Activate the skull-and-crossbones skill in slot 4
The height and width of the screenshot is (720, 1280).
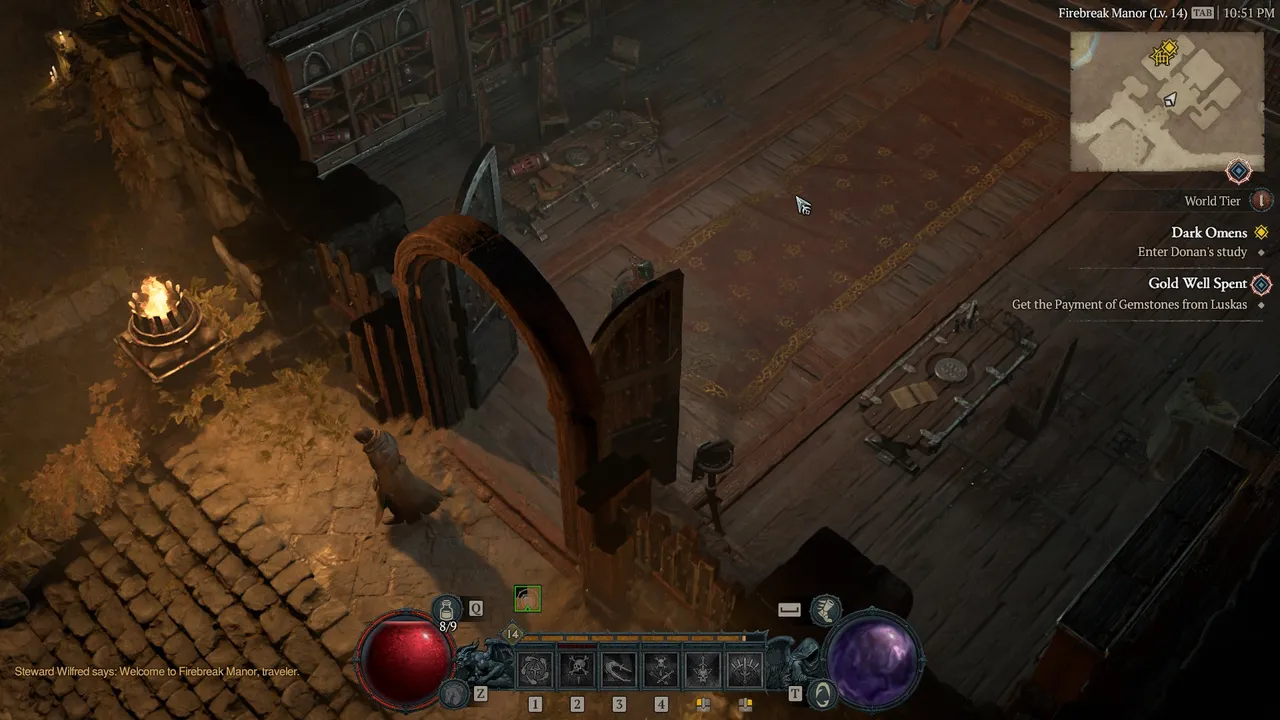661,670
